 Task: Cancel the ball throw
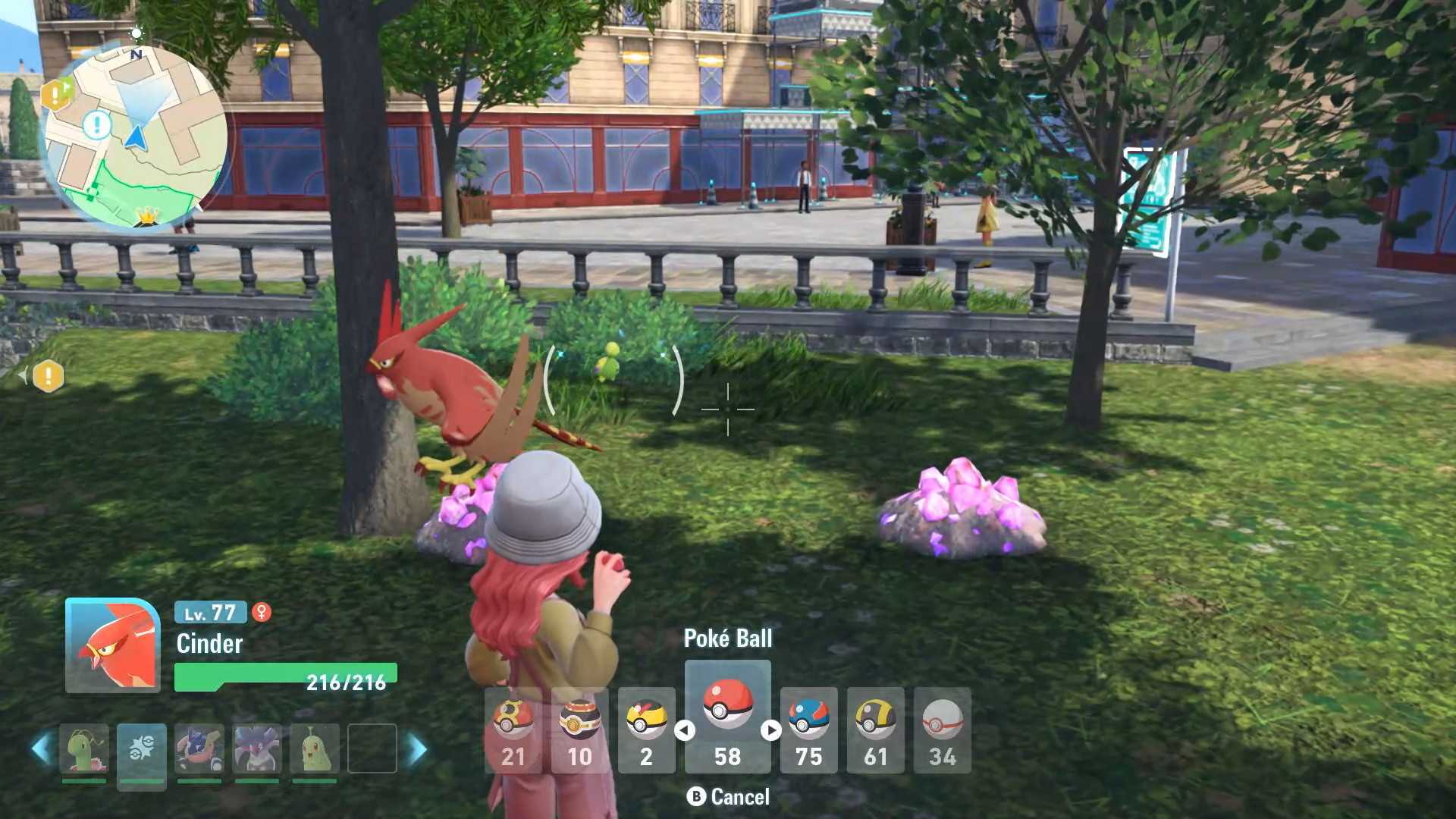[728, 797]
